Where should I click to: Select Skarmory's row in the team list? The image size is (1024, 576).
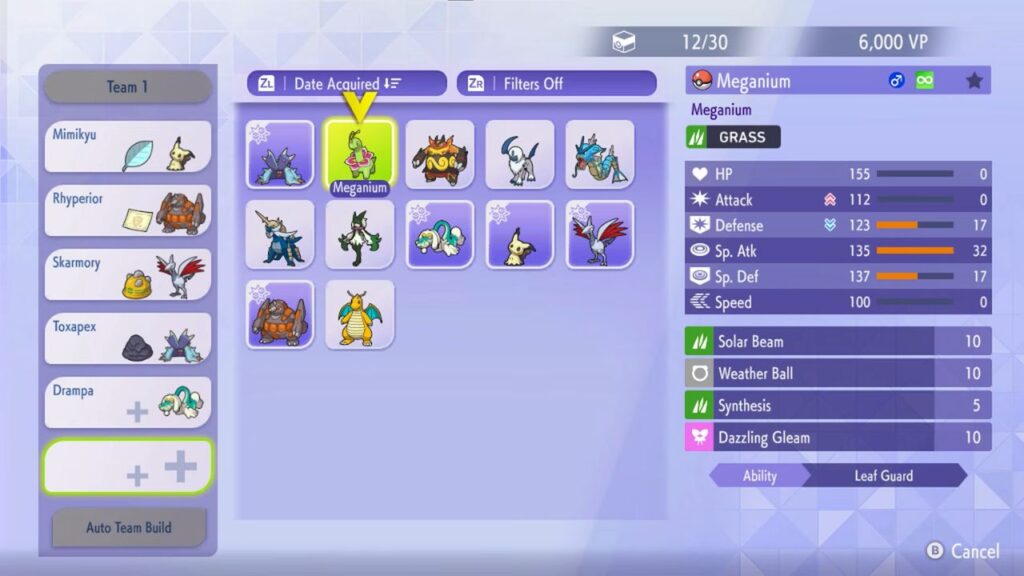tap(127, 275)
